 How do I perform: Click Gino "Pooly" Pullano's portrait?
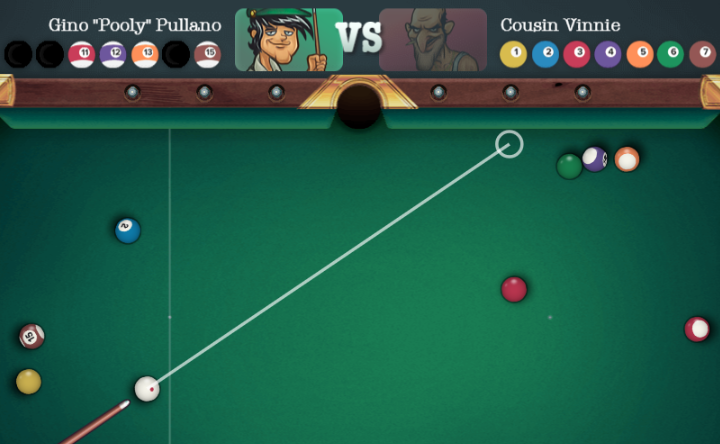click(x=288, y=40)
